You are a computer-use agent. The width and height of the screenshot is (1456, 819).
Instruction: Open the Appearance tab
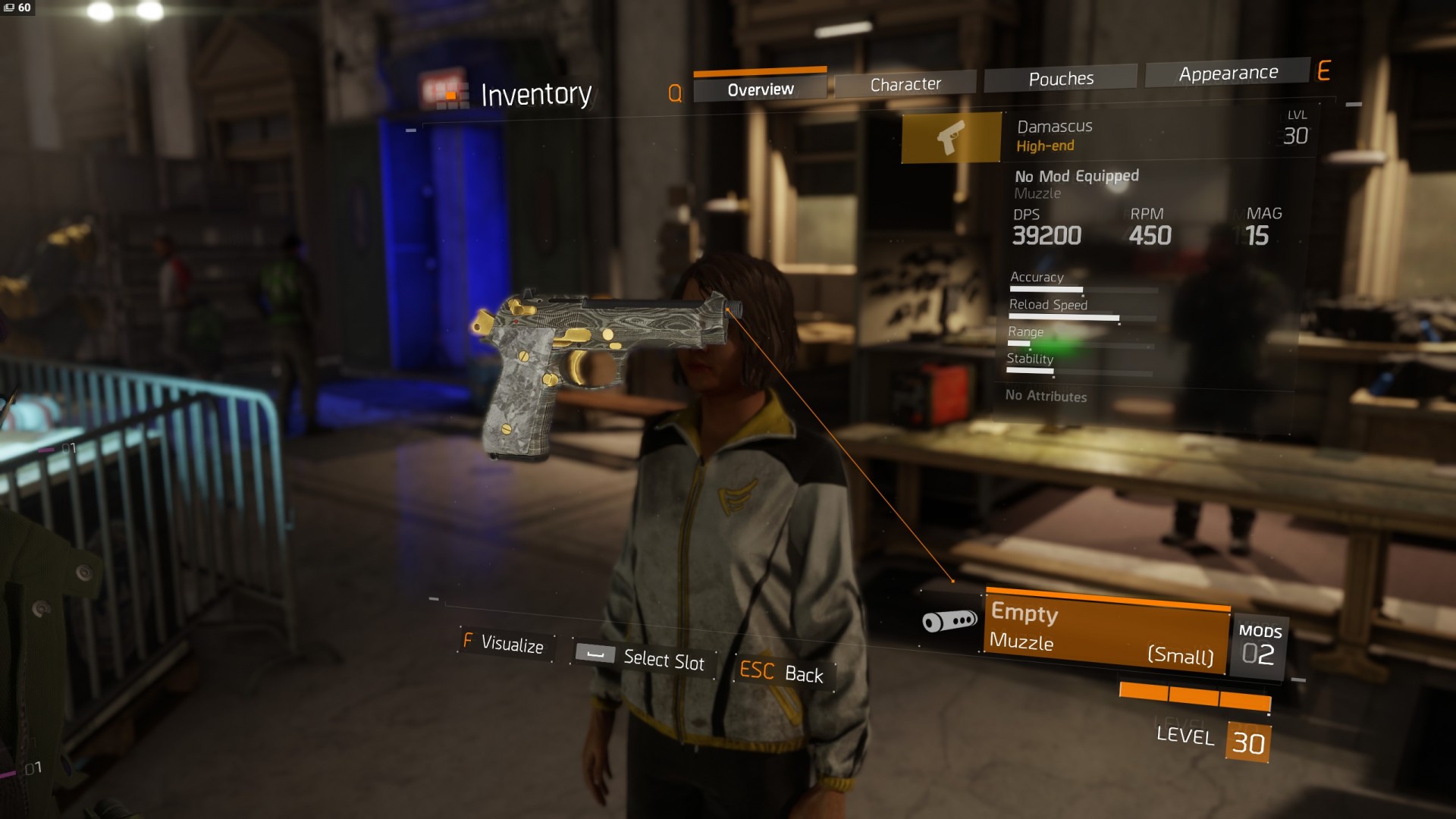tap(1228, 74)
